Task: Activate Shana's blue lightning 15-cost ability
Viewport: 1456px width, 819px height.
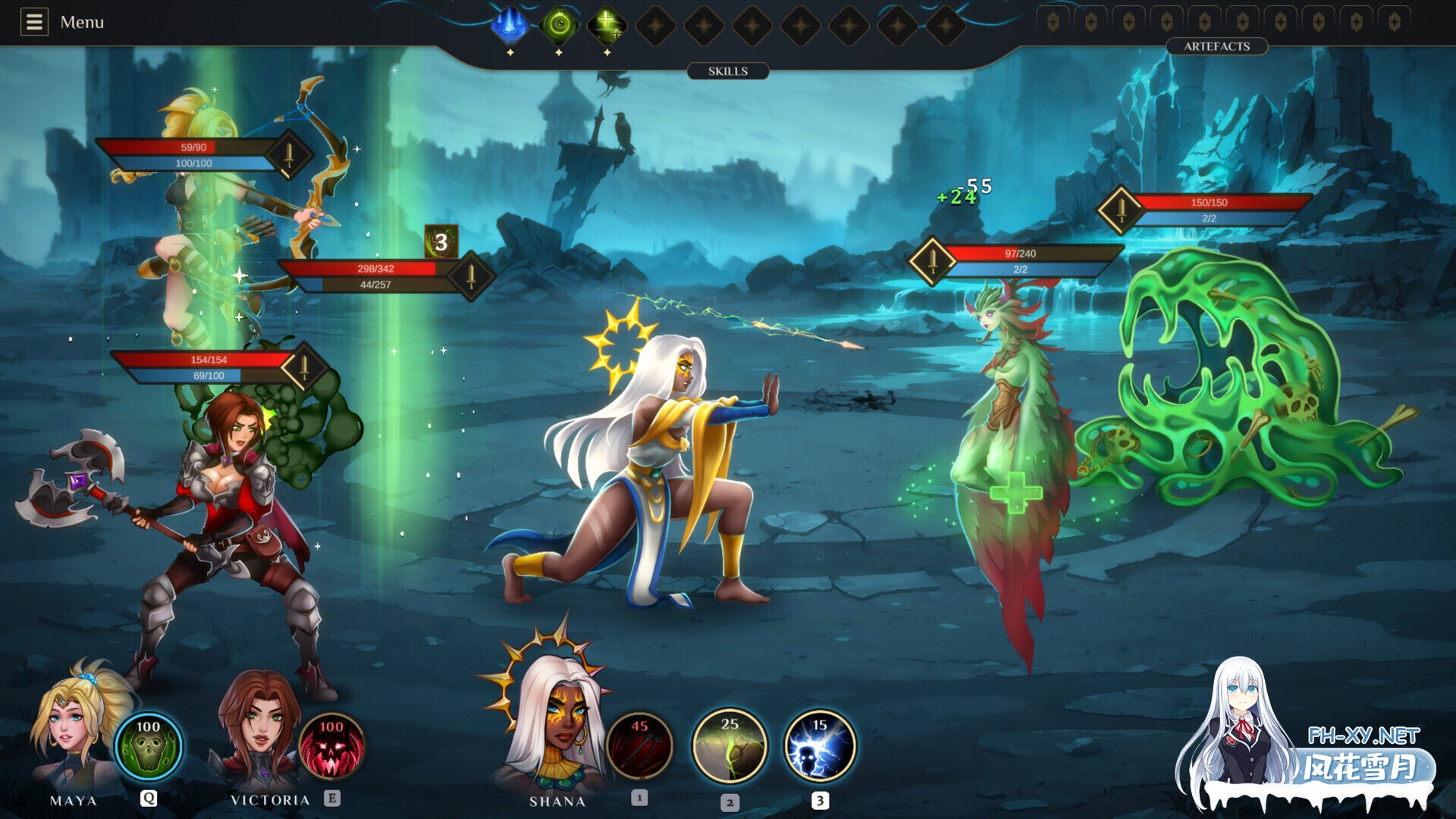Action: 819,747
